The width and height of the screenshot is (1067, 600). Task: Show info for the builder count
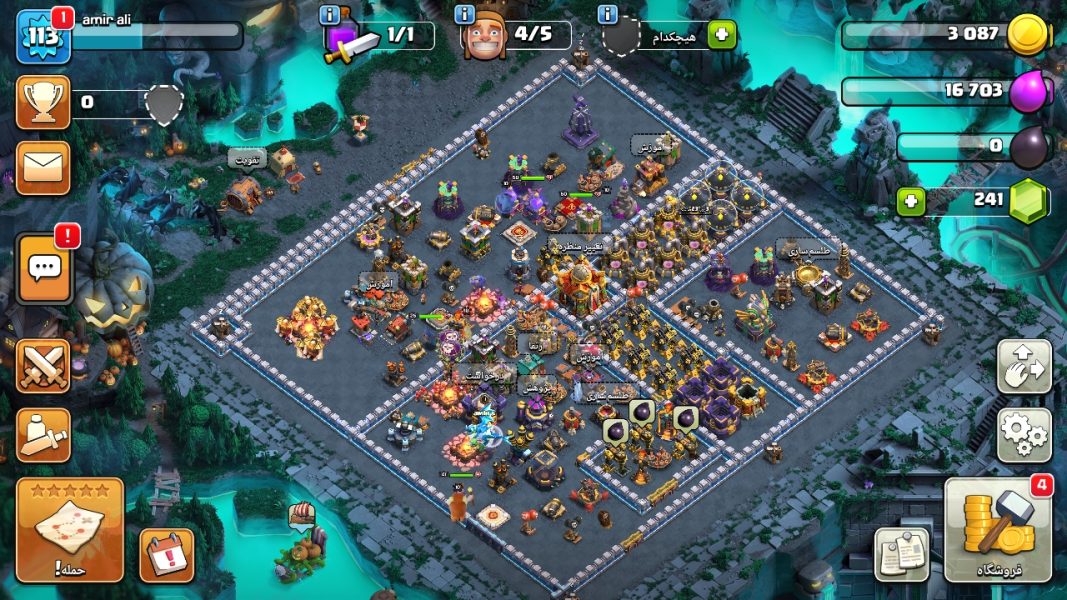click(464, 14)
